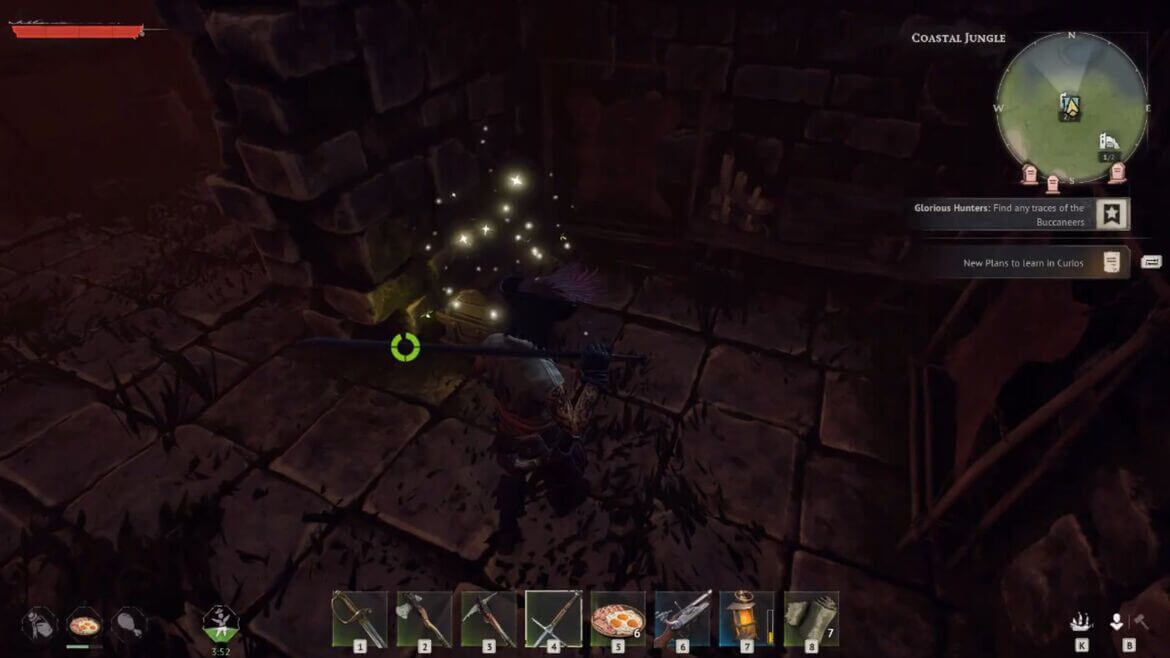The width and height of the screenshot is (1170, 658).
Task: Click the tombstone marker right of the minimap's S
Action: coord(1117,172)
